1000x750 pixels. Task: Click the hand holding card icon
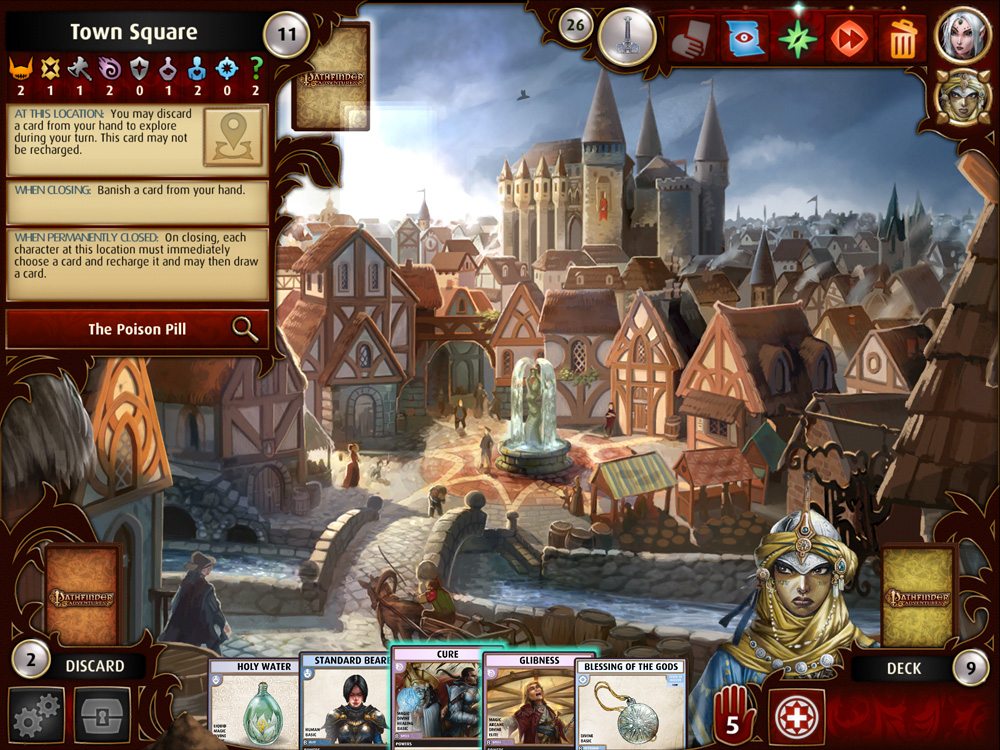692,38
